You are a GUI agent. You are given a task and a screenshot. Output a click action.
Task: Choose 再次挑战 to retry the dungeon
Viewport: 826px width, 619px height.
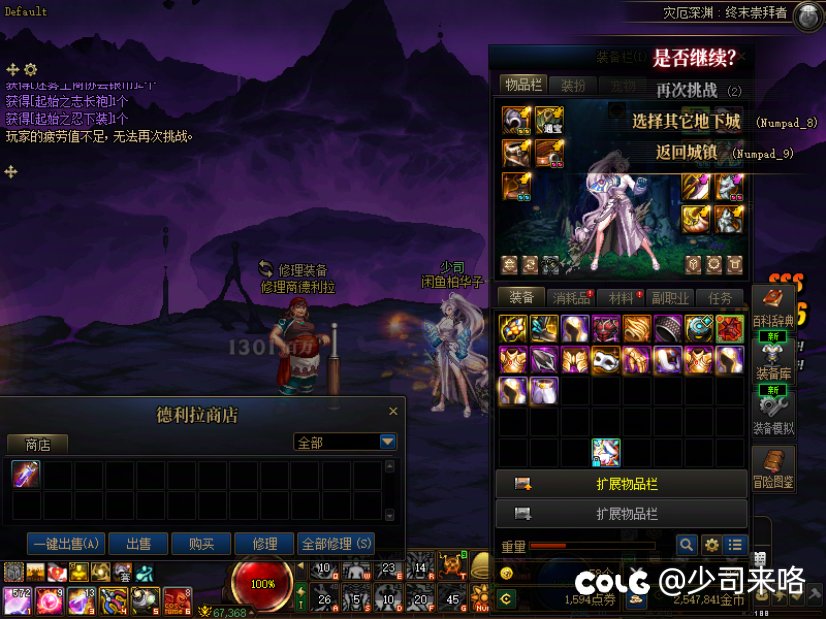[687, 90]
